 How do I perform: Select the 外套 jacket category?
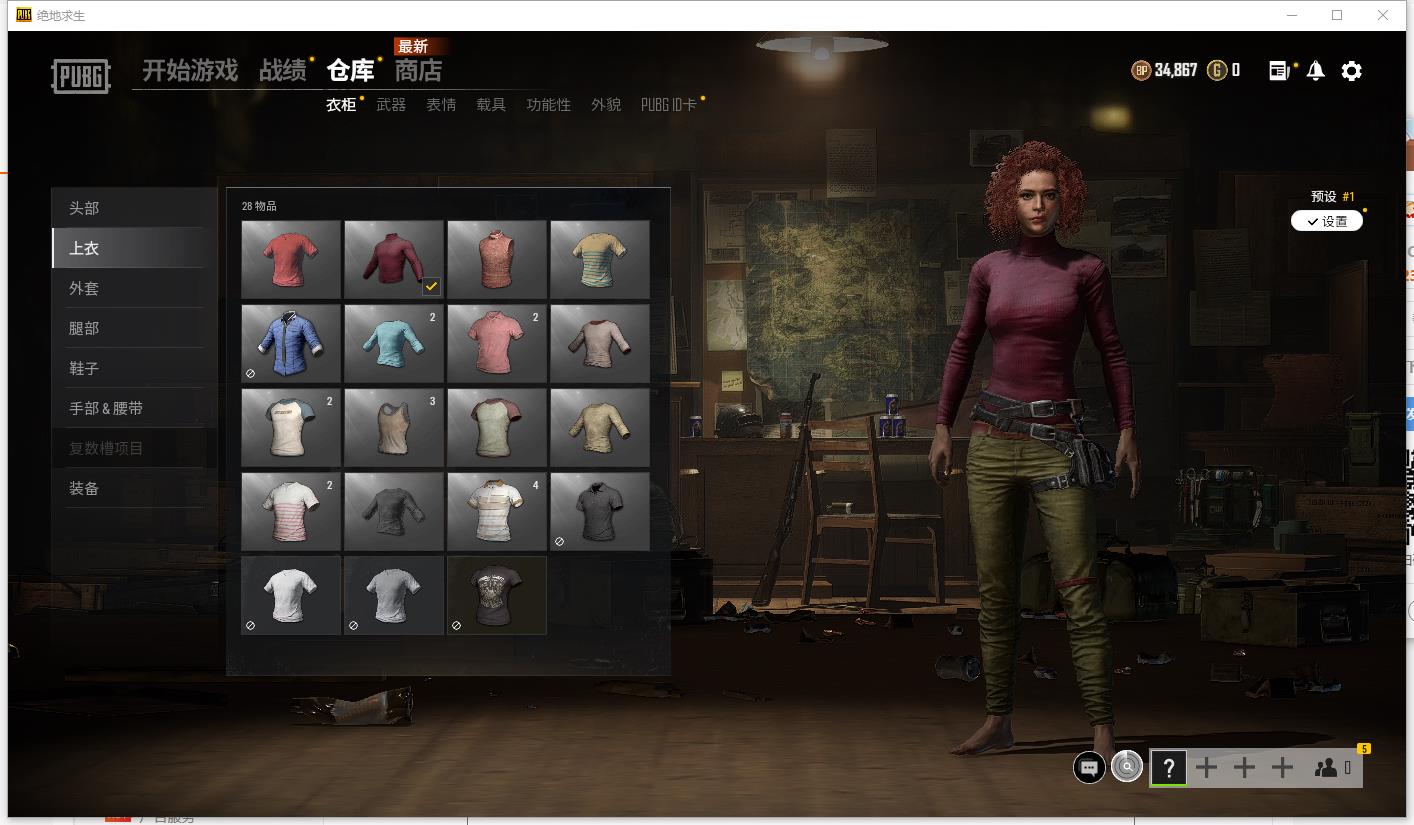pyautogui.click(x=84, y=288)
